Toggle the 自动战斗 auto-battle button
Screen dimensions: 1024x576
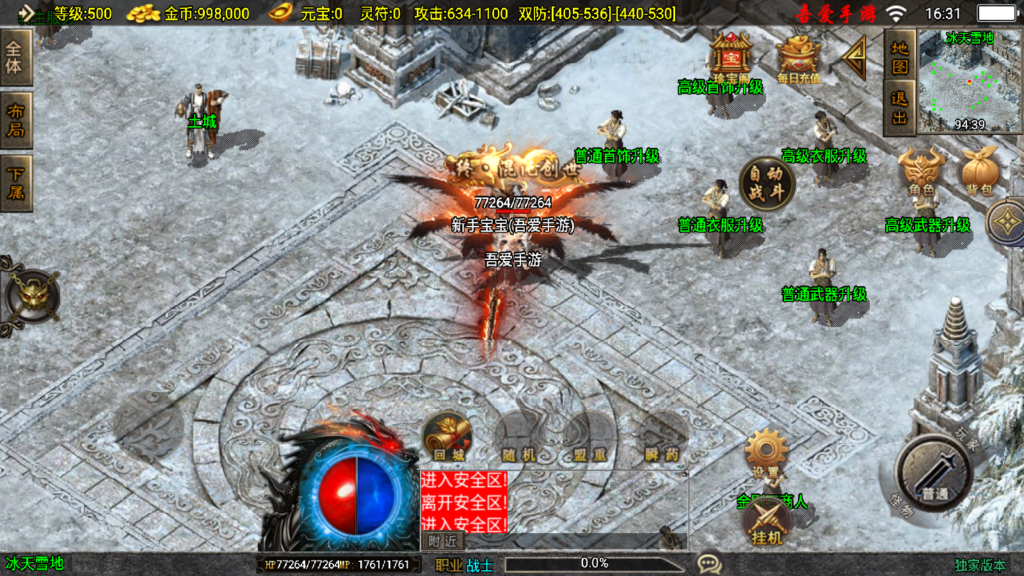pos(767,184)
